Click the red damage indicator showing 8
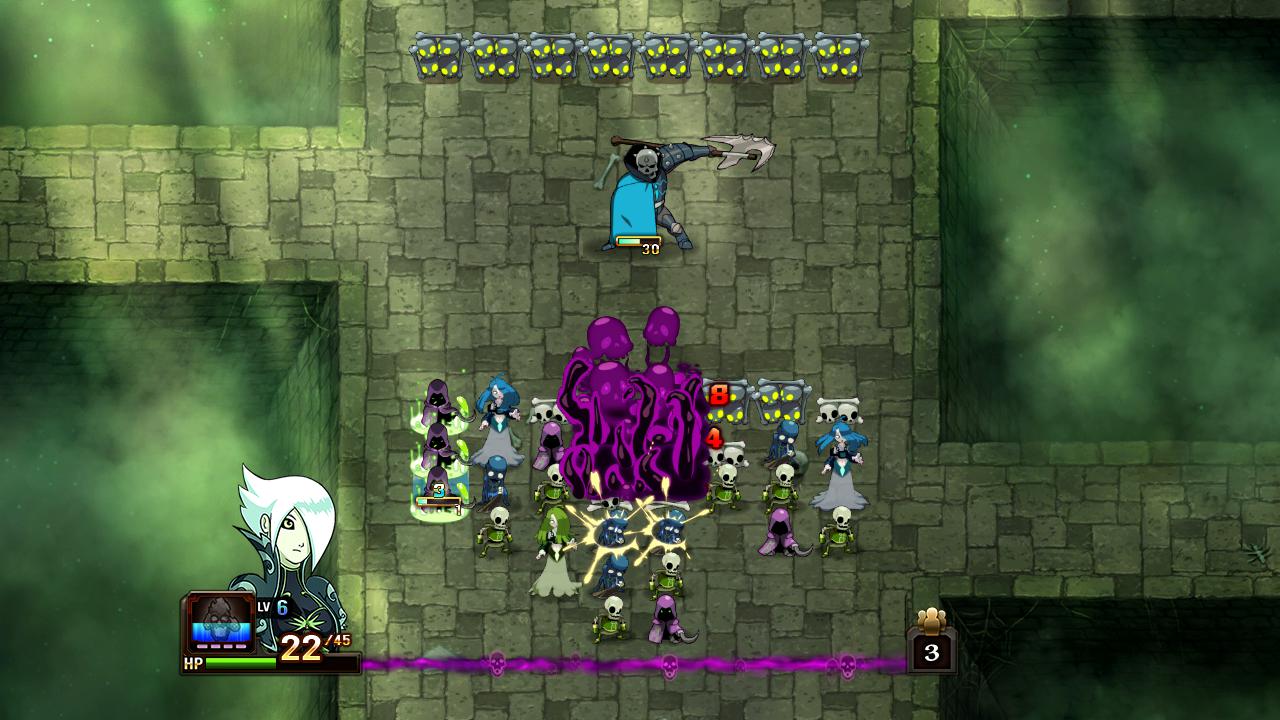The height and width of the screenshot is (720, 1280). coord(718,396)
